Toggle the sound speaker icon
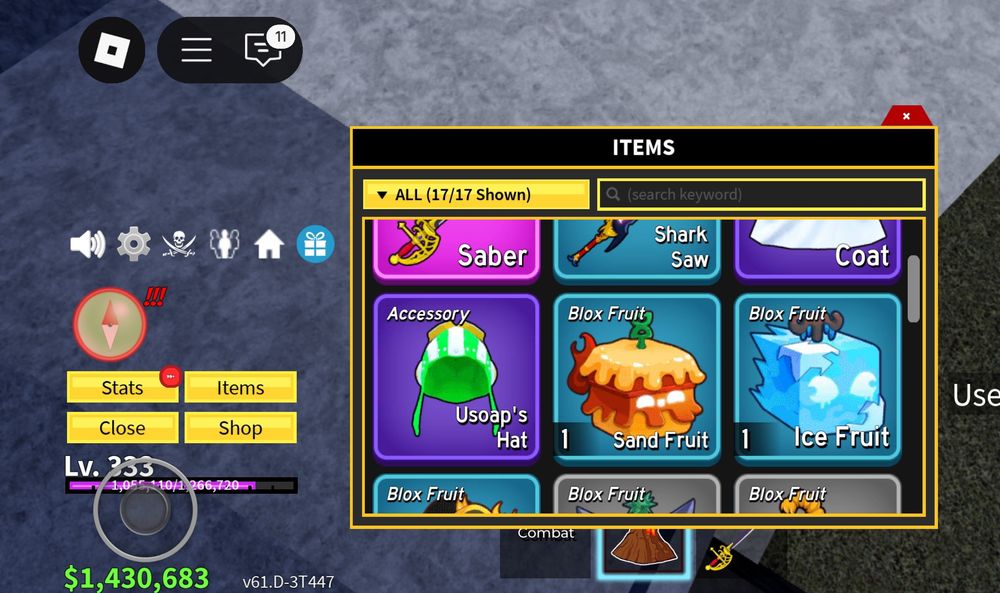The height and width of the screenshot is (593, 1000). pyautogui.click(x=88, y=244)
